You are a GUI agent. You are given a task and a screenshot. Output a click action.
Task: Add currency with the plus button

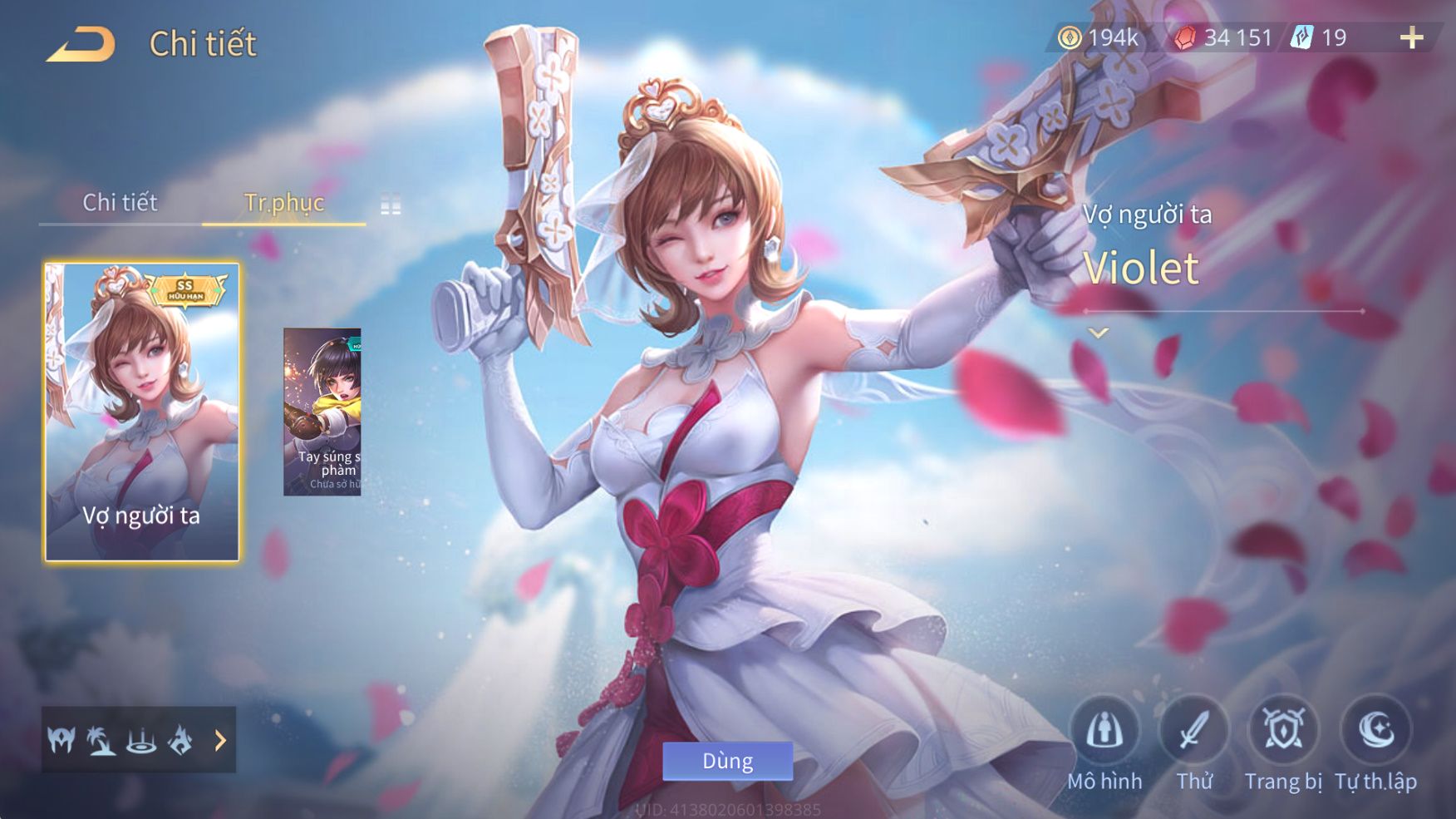pyautogui.click(x=1412, y=38)
